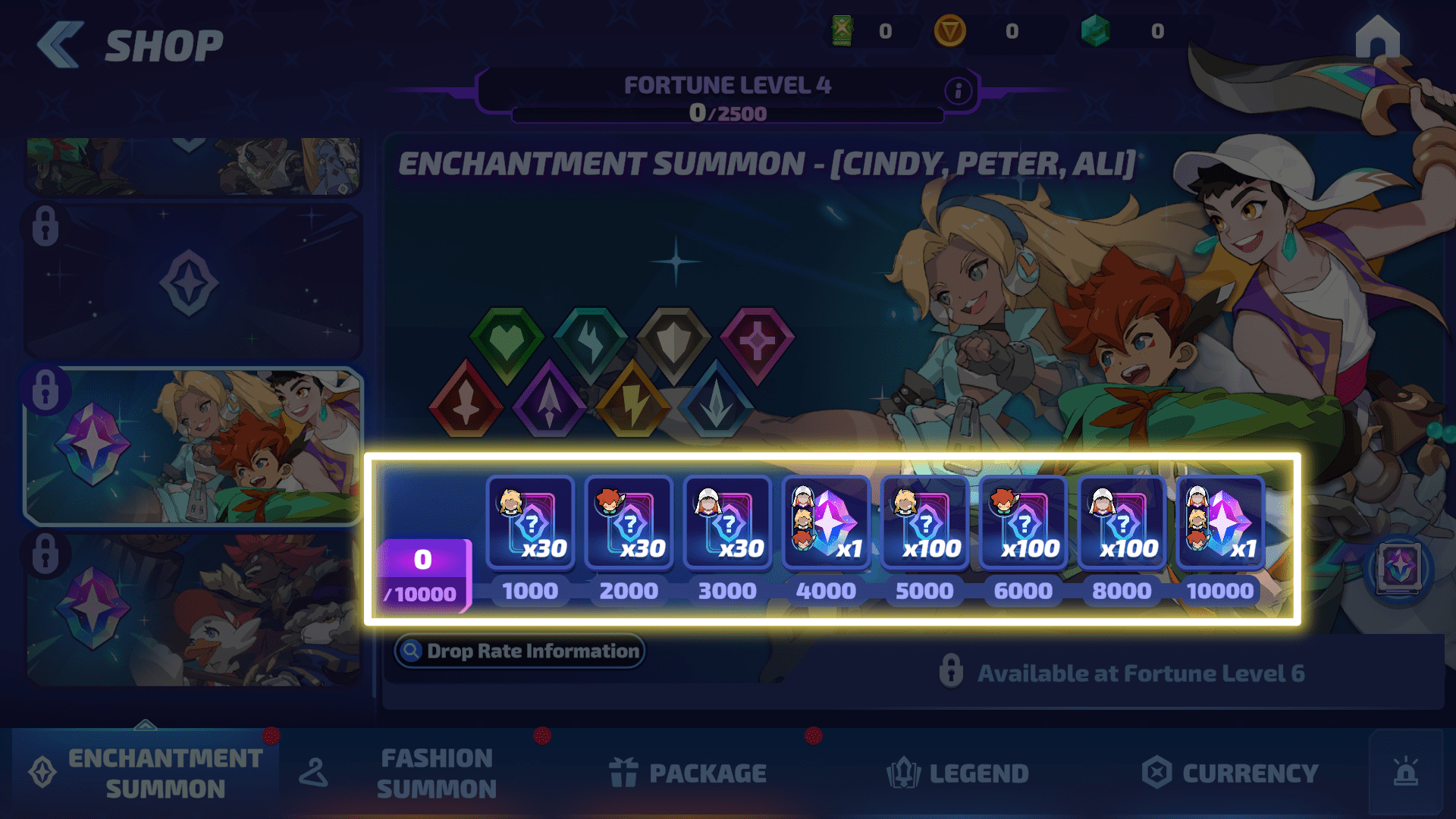Select the Cindy, Peter, Ali summon banner
The height and width of the screenshot is (819, 1456).
[193, 446]
